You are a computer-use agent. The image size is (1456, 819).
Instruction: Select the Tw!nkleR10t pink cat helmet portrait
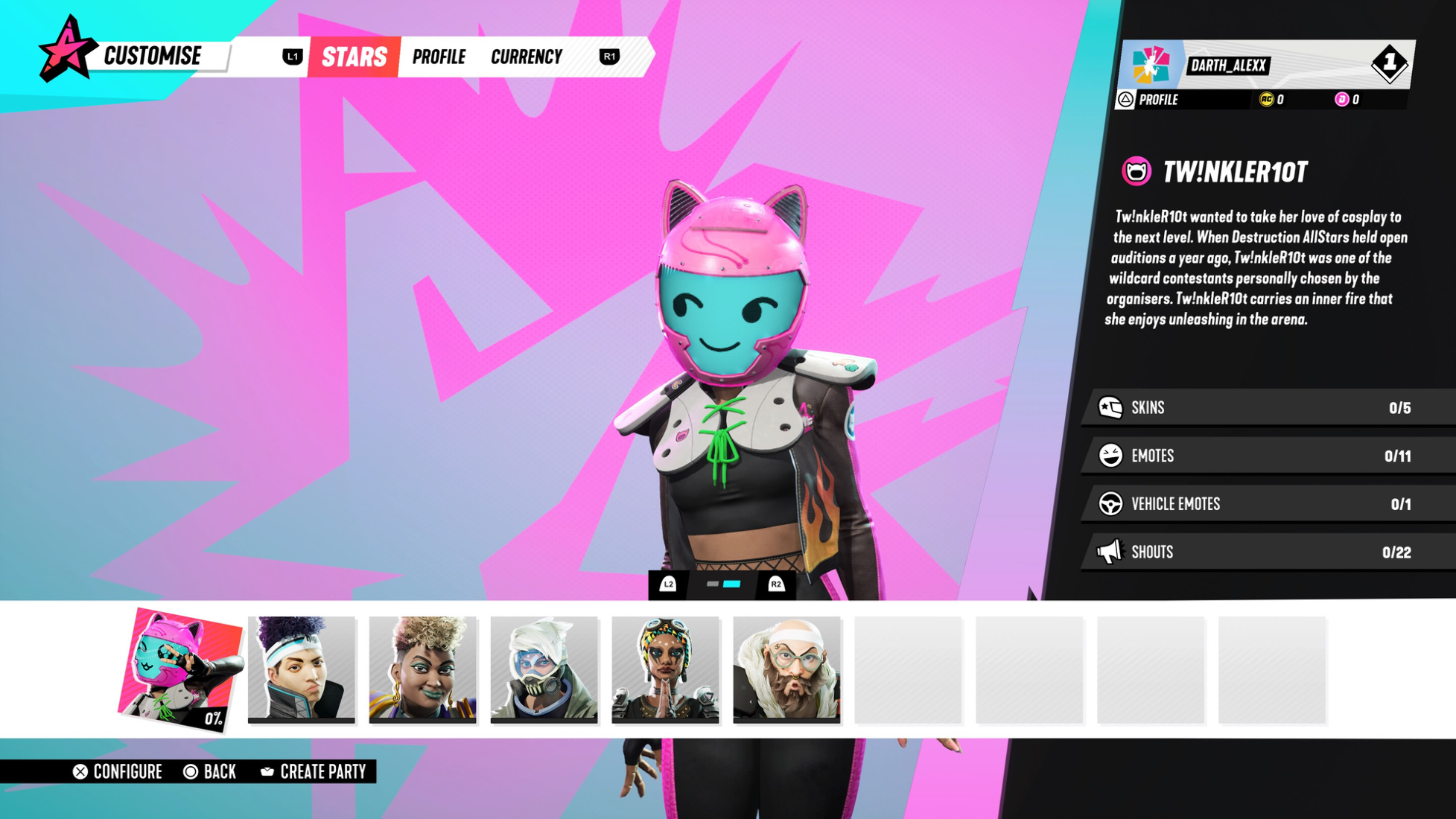tap(180, 669)
